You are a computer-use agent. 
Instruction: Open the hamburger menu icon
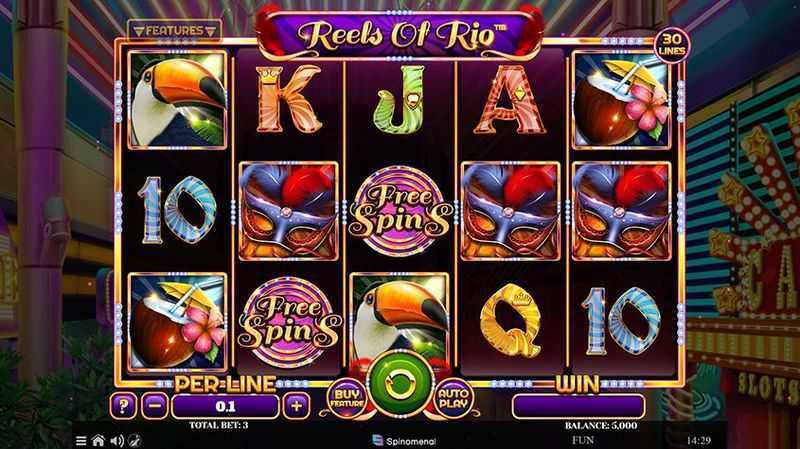[x=81, y=439]
